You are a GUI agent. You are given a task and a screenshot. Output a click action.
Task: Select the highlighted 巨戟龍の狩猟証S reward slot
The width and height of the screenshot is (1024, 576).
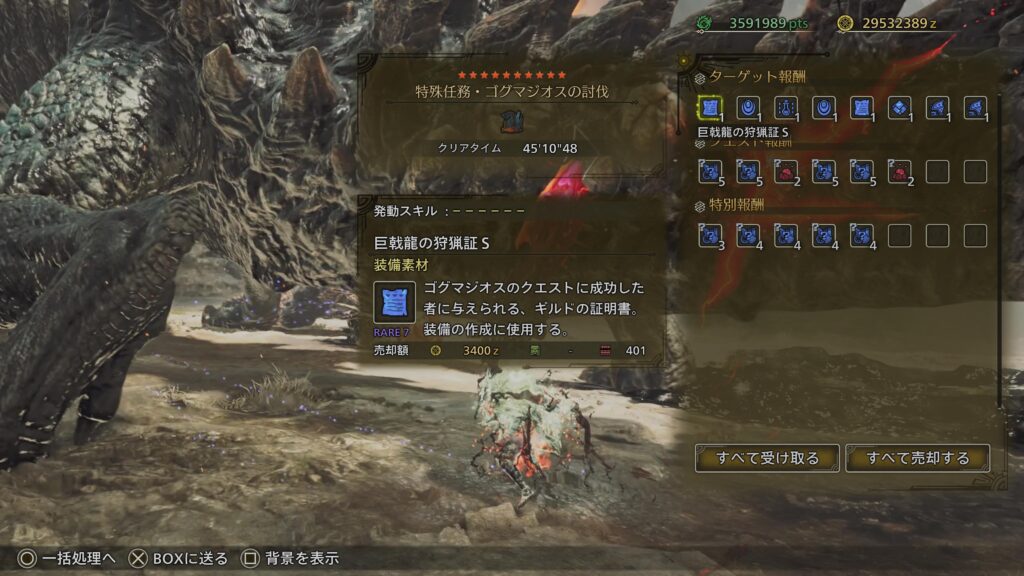click(x=710, y=108)
